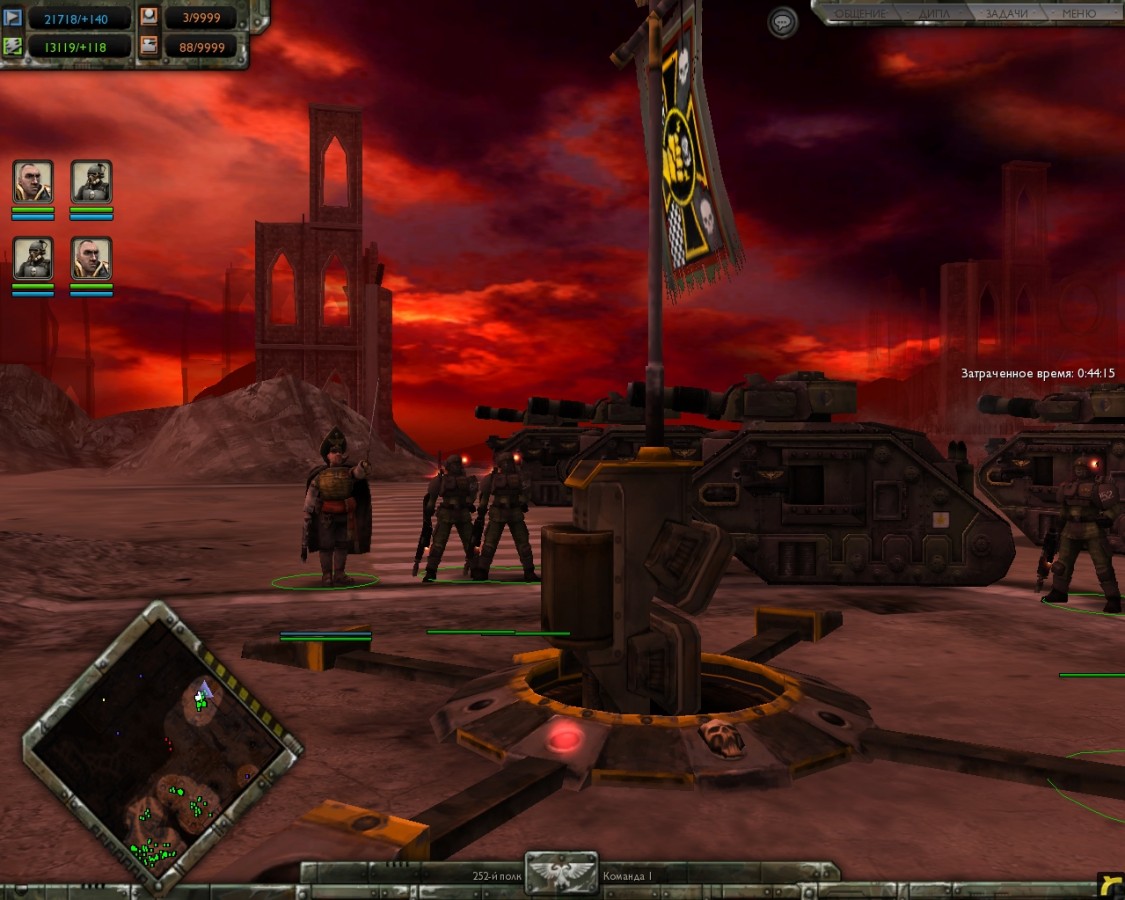
Task: Open the Общение chat menu
Action: pyautogui.click(x=860, y=14)
